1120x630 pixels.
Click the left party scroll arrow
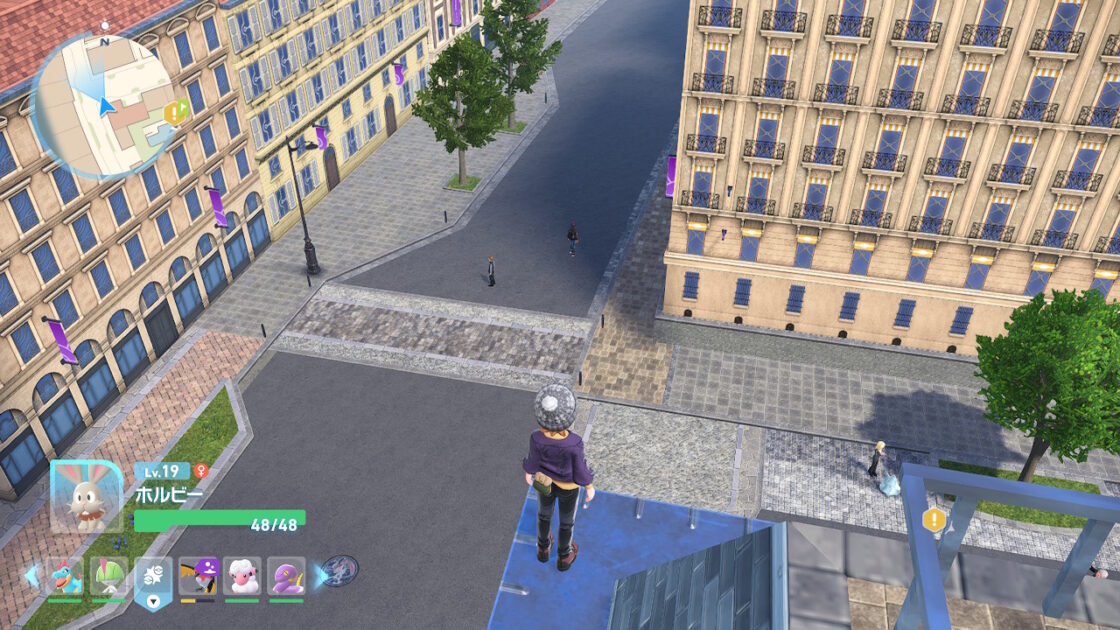32,575
